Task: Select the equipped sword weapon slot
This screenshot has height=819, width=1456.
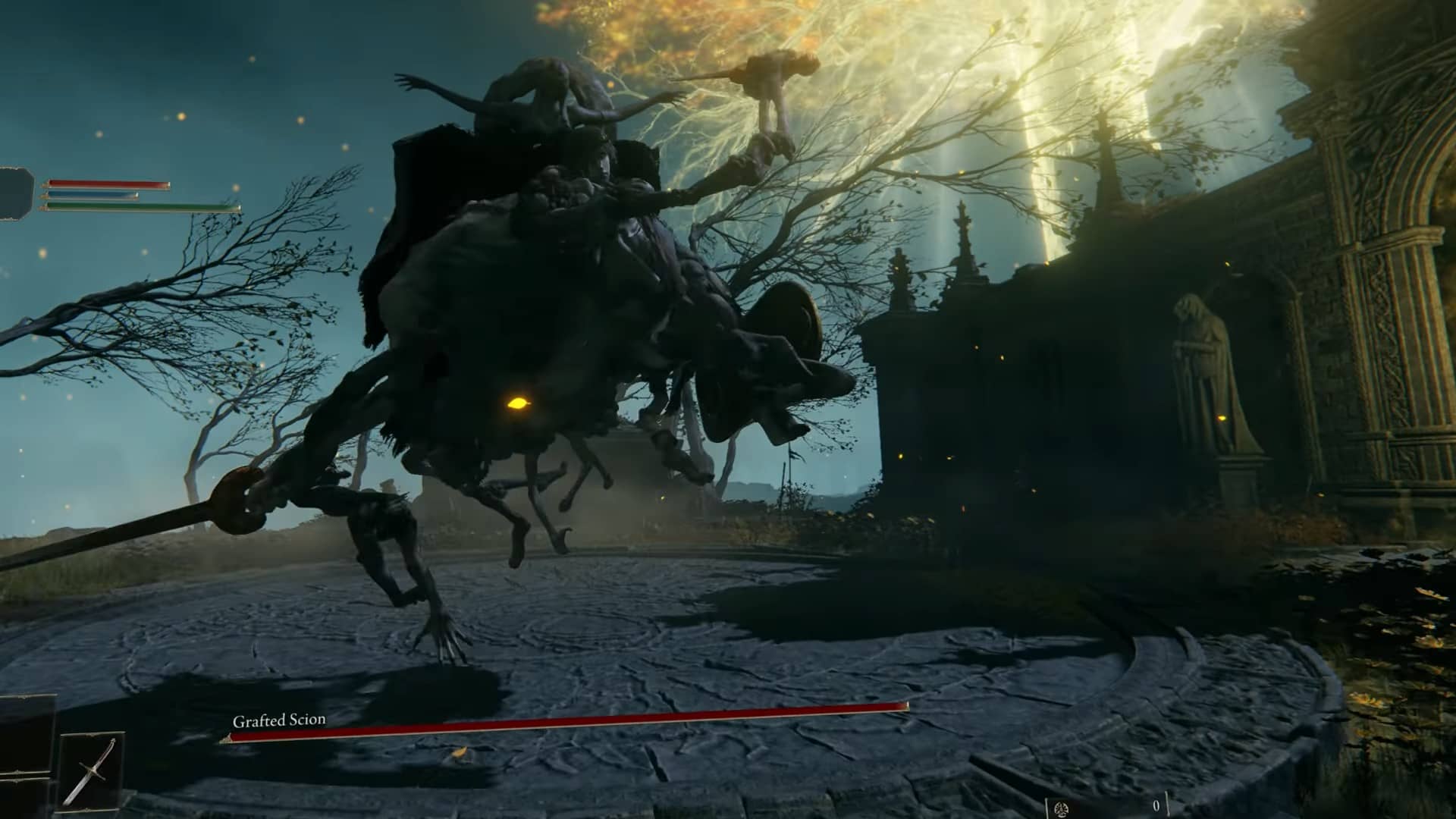Action: [x=89, y=770]
